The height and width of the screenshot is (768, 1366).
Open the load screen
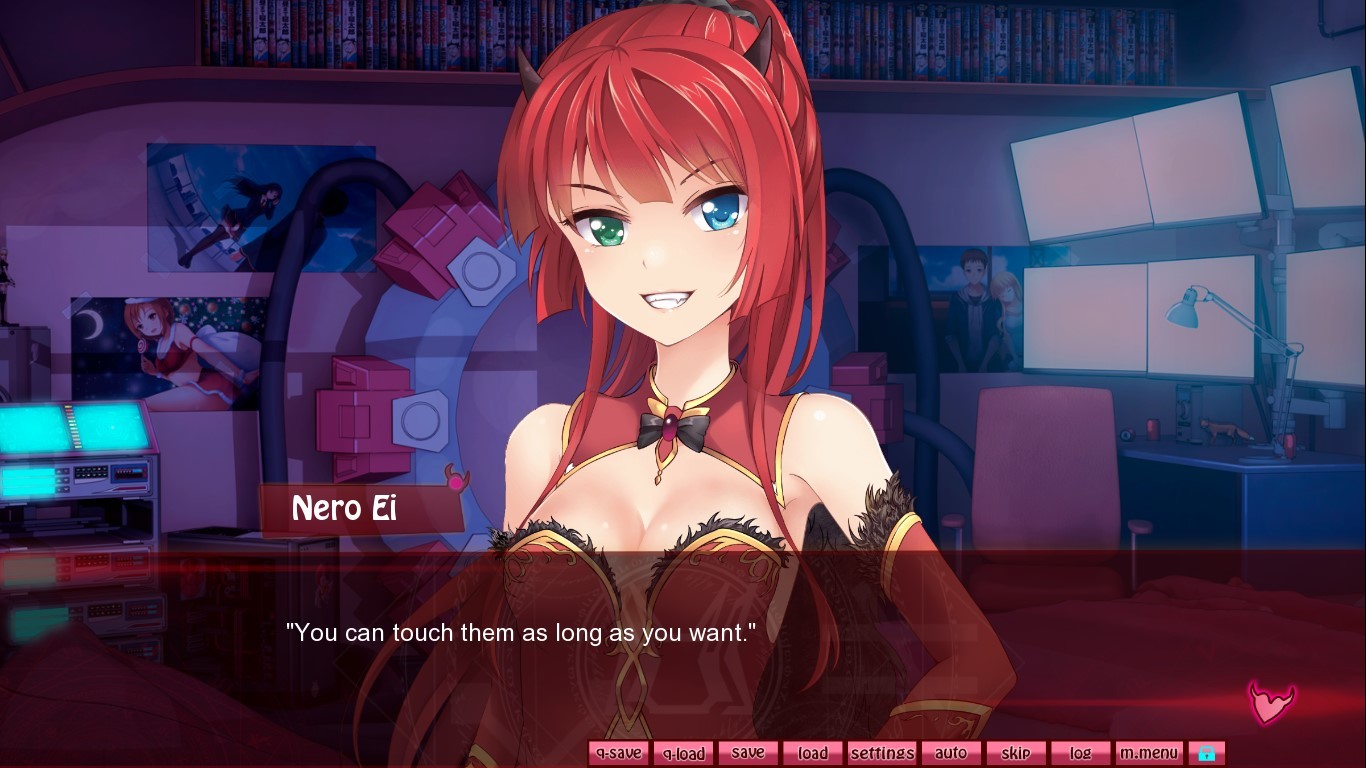813,752
